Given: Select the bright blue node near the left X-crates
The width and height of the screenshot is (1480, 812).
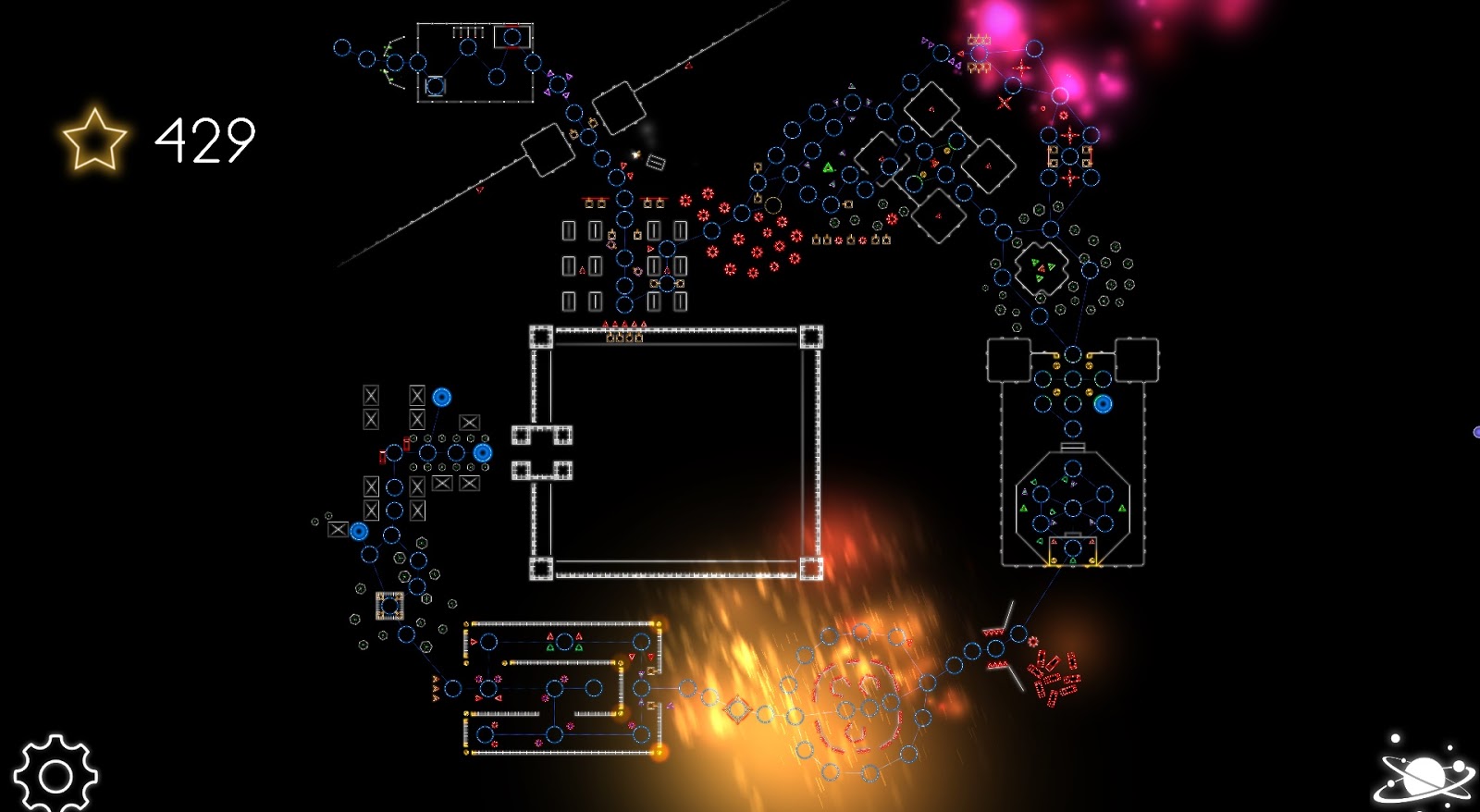Looking at the screenshot, I should pos(442,398).
